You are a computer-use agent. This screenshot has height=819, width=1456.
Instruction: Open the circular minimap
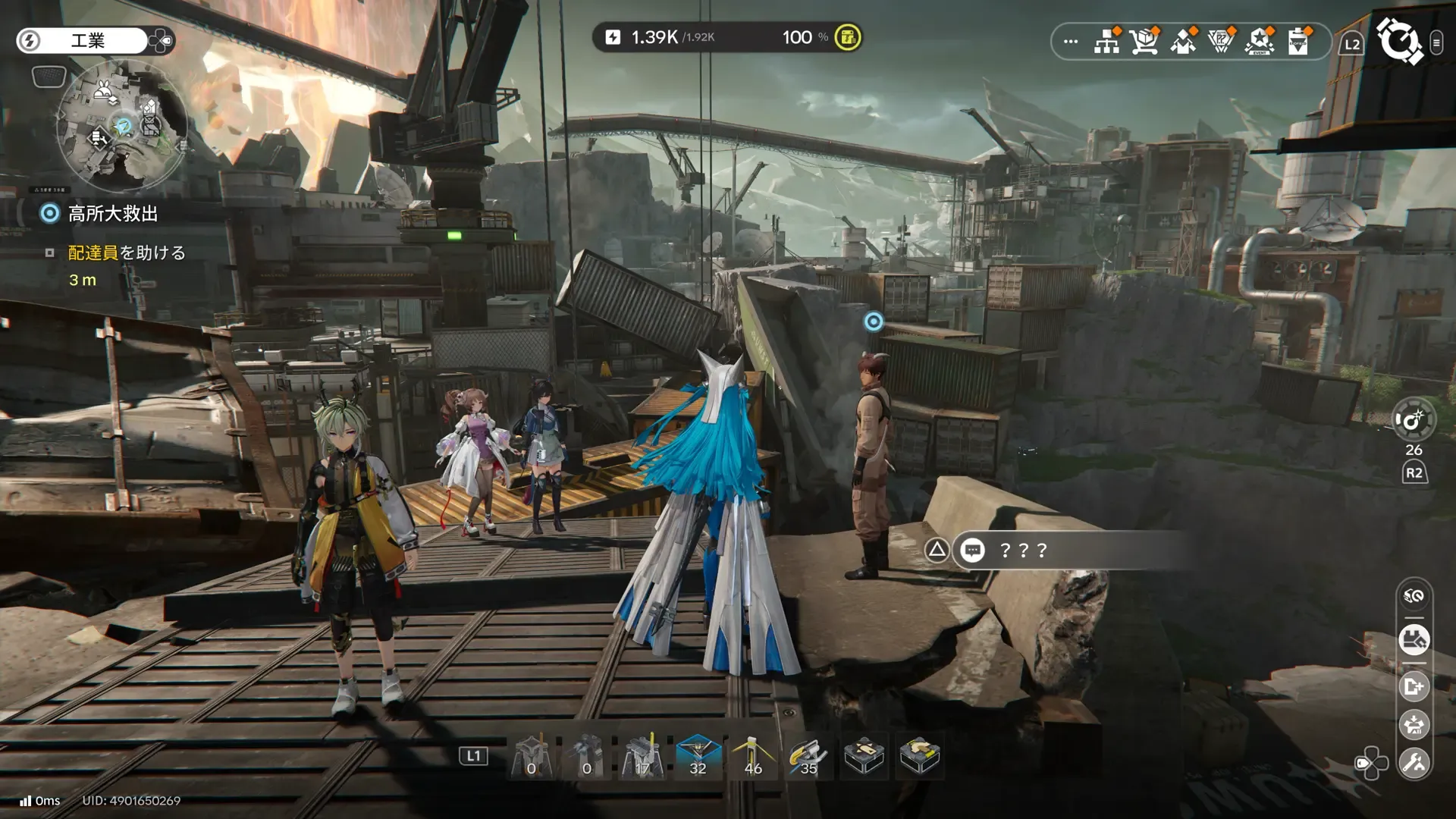[123, 125]
